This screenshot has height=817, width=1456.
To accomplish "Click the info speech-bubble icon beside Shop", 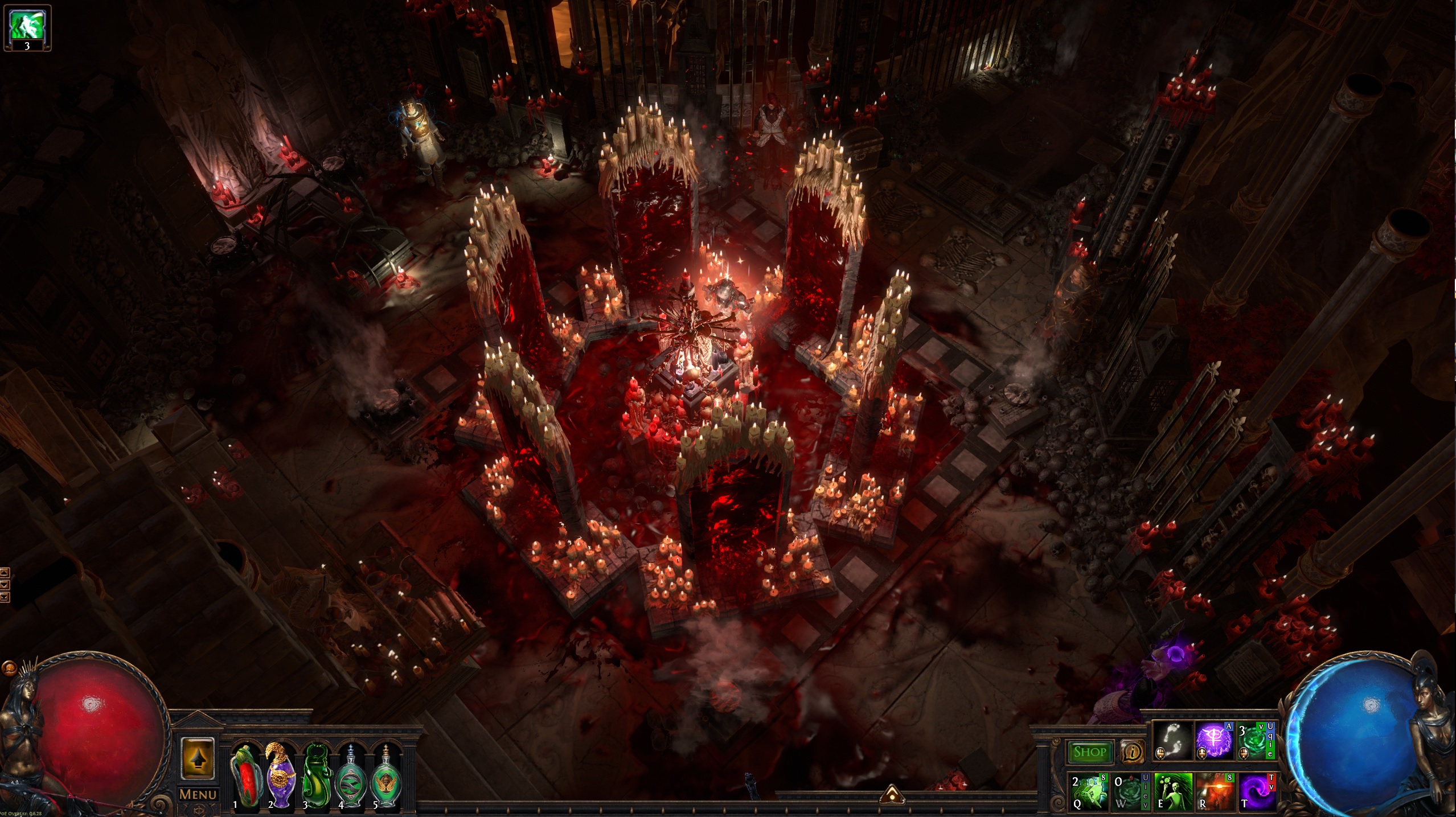I will (x=1133, y=752).
